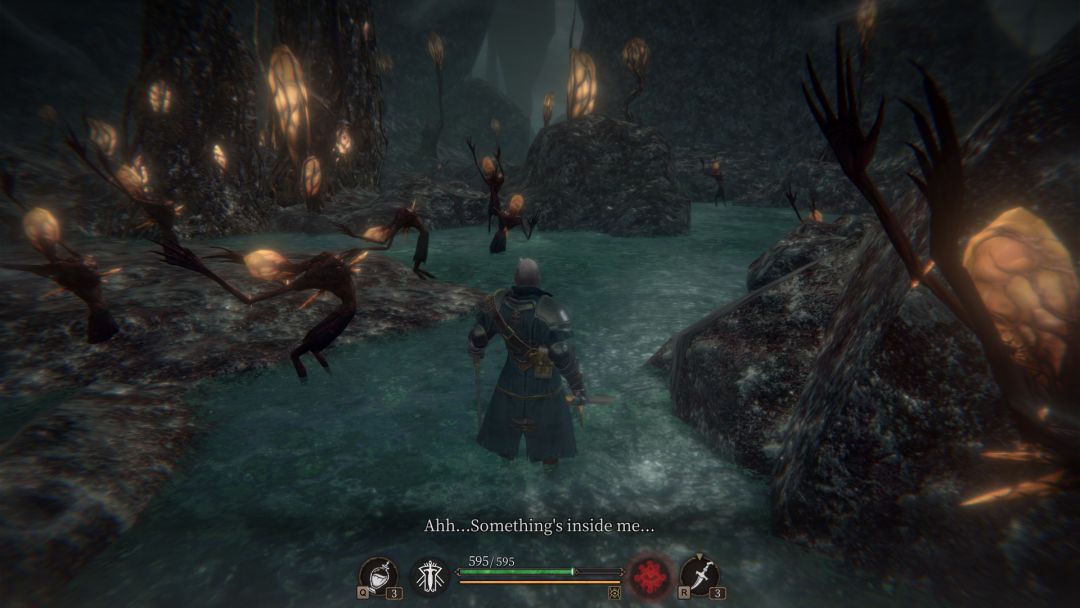Screen dimensions: 1080x608
Task: Click the small eye icon under the stamina bar
Action: point(614,593)
